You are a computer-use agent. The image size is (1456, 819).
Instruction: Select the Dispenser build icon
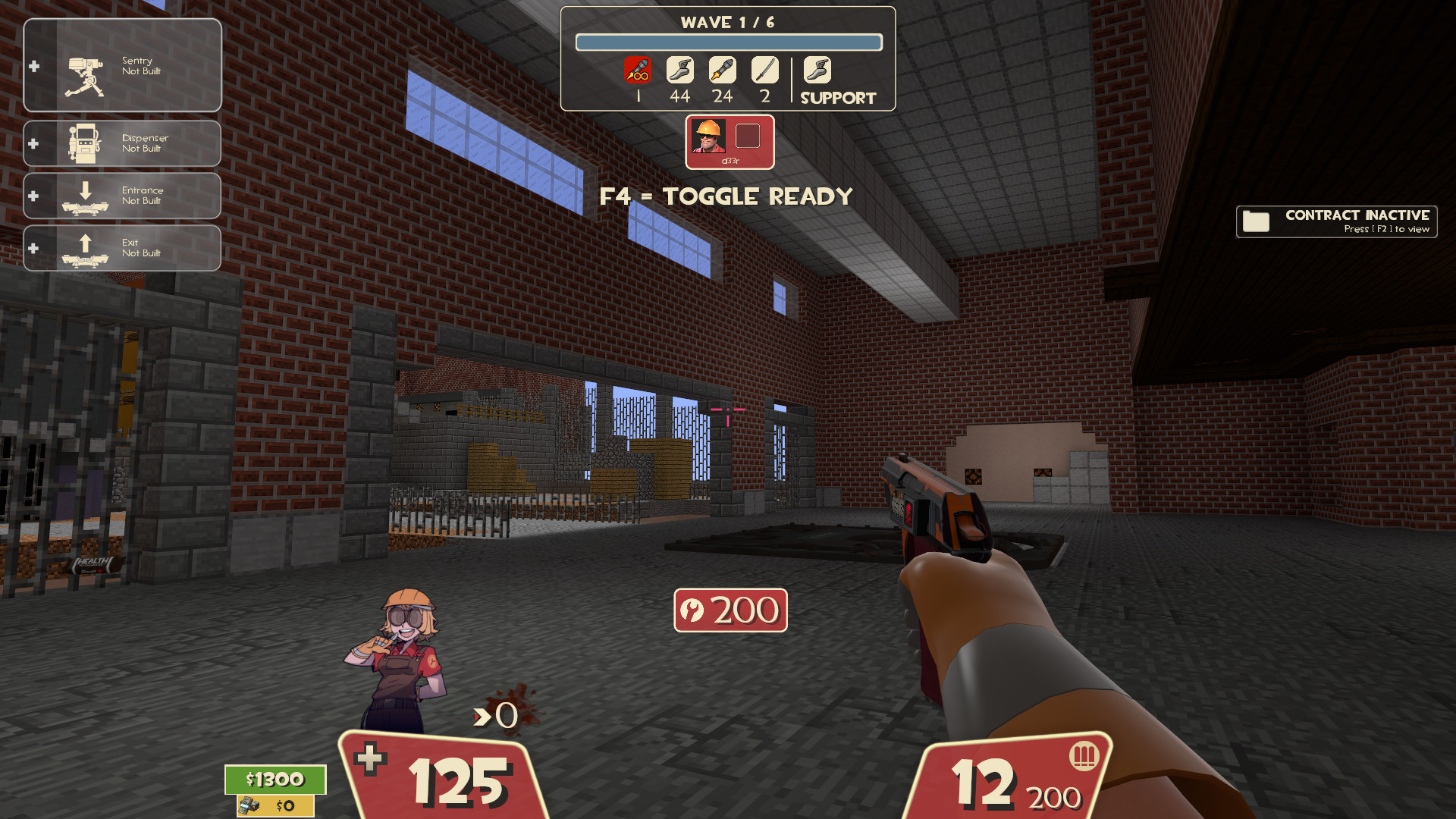pos(83,143)
